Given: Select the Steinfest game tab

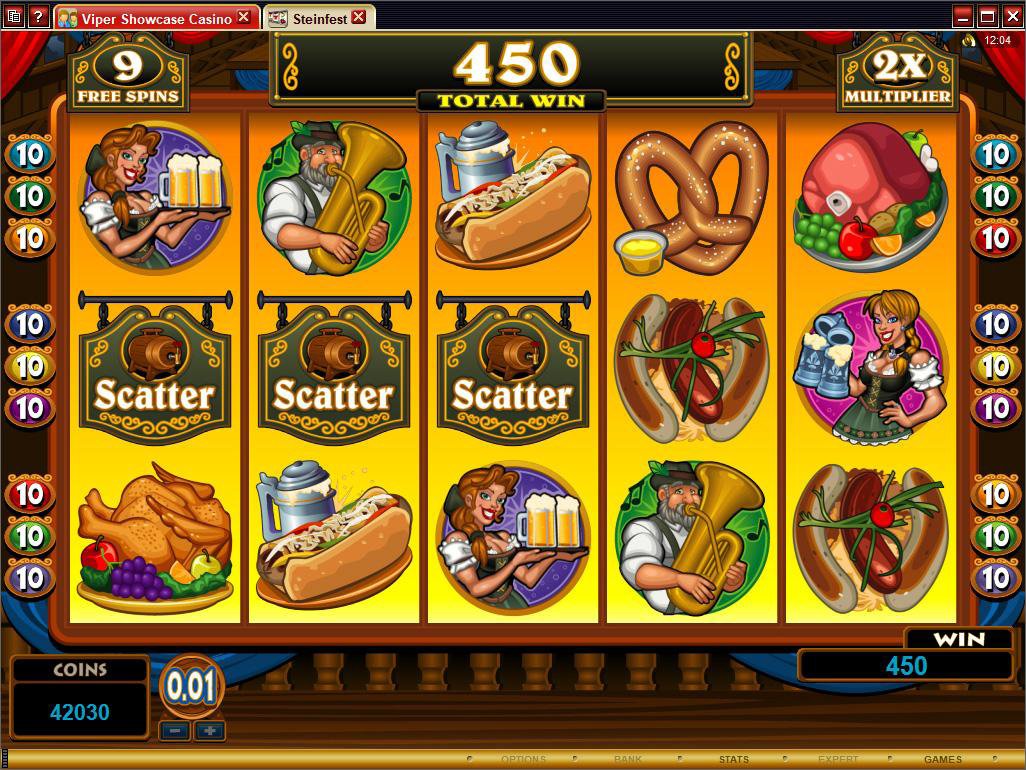Looking at the screenshot, I should [311, 18].
